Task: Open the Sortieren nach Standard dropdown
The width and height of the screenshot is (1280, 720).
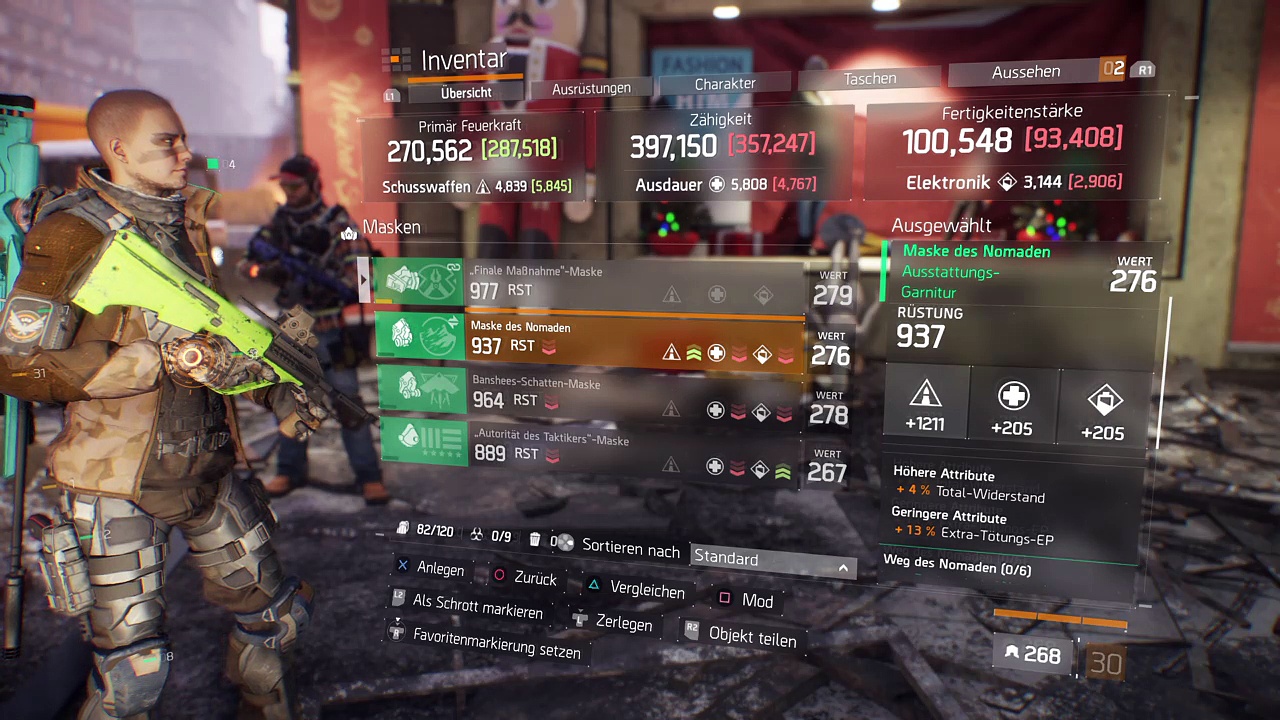Action: coord(771,559)
